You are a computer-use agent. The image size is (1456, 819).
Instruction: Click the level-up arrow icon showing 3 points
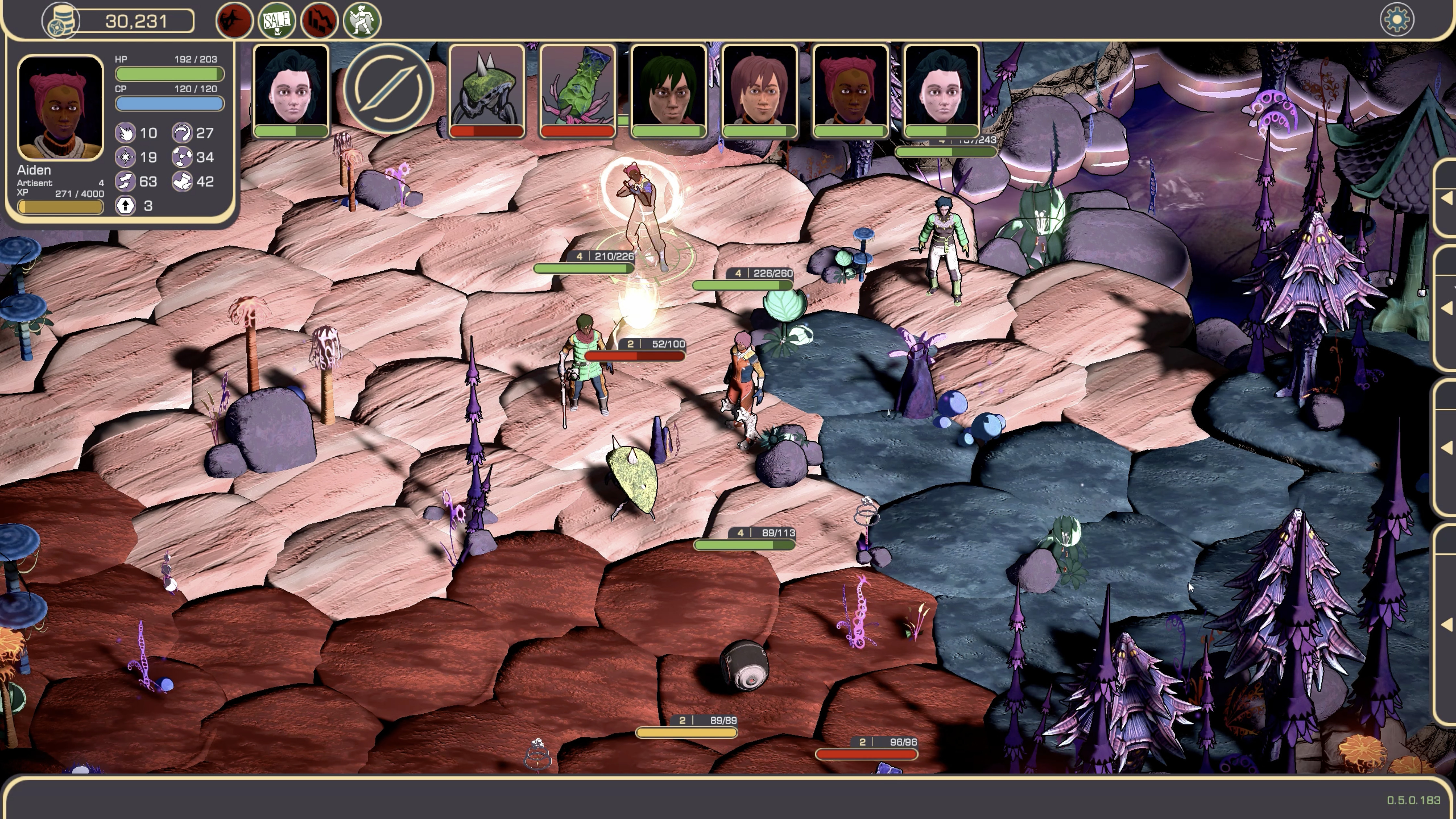125,206
